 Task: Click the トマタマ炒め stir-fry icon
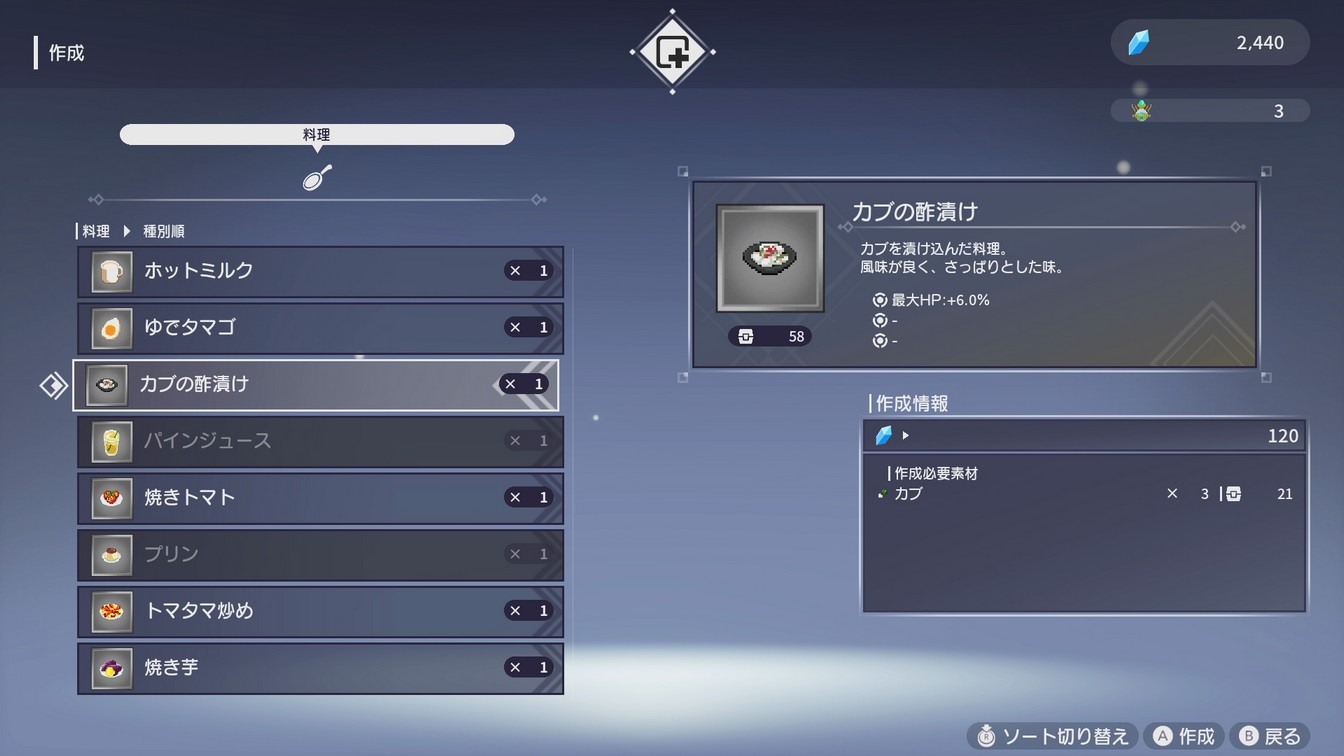coord(110,611)
